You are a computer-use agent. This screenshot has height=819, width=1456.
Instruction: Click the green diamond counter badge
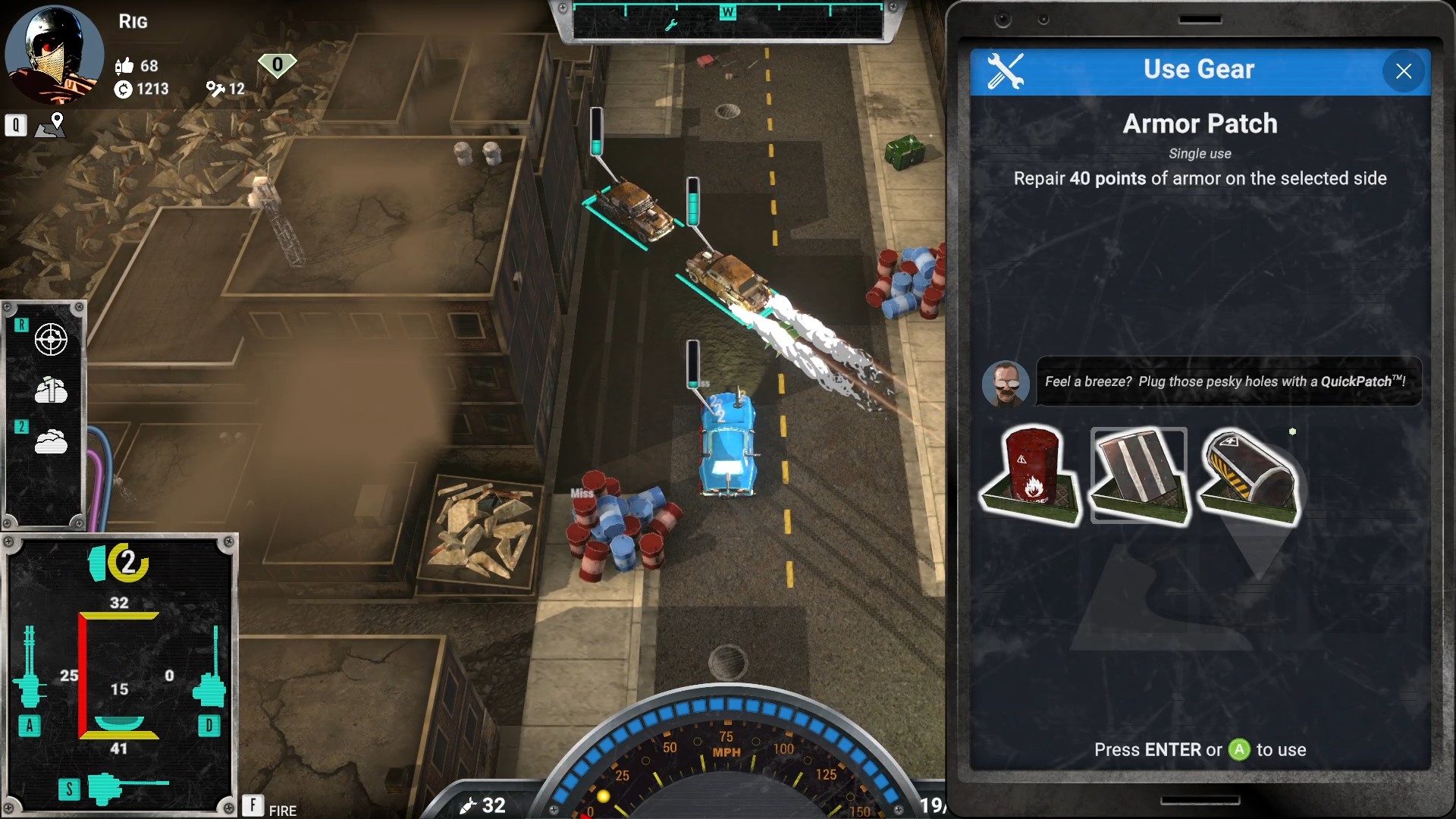click(x=278, y=64)
